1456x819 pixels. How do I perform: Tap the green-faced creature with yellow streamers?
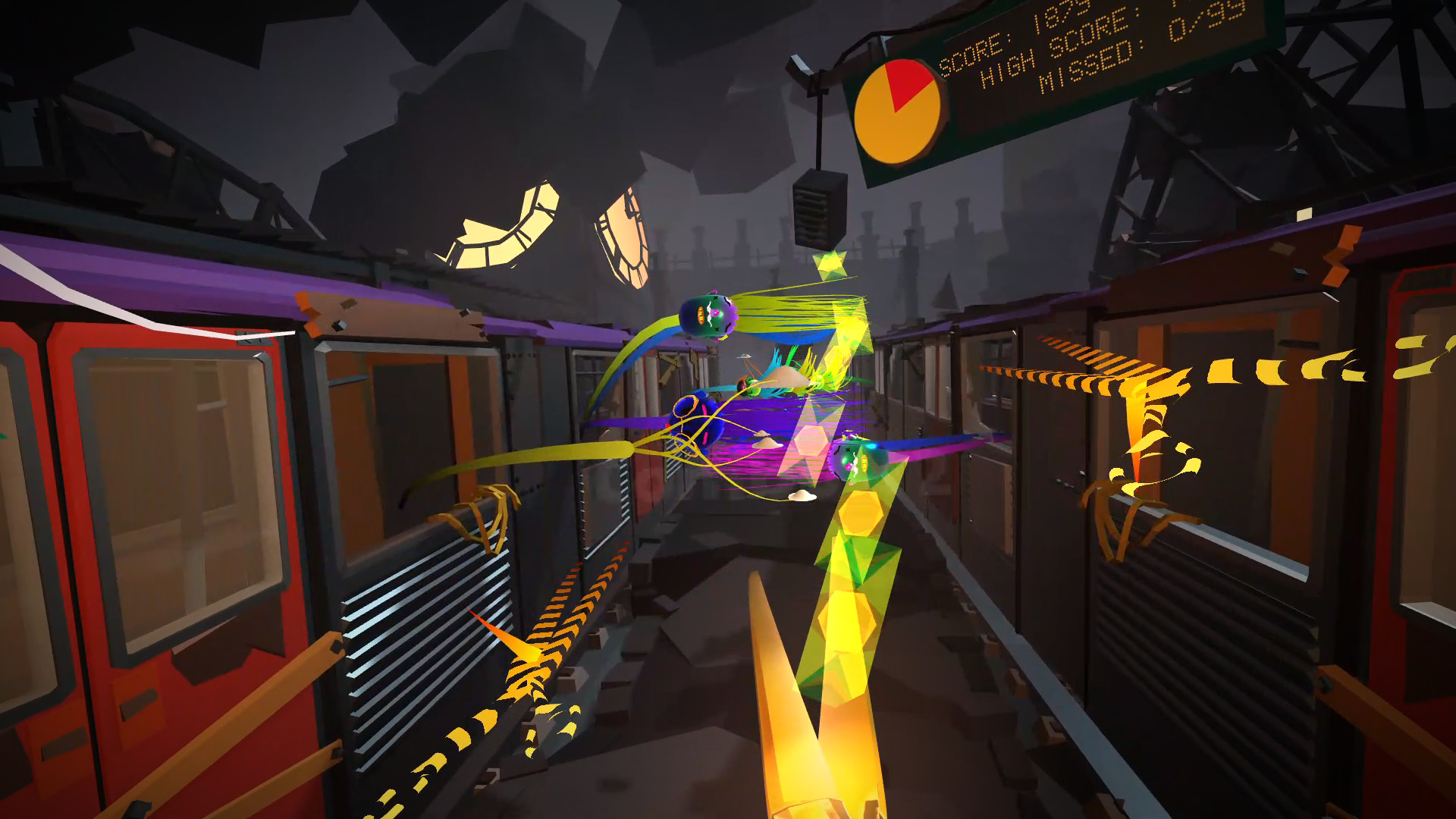[853, 460]
